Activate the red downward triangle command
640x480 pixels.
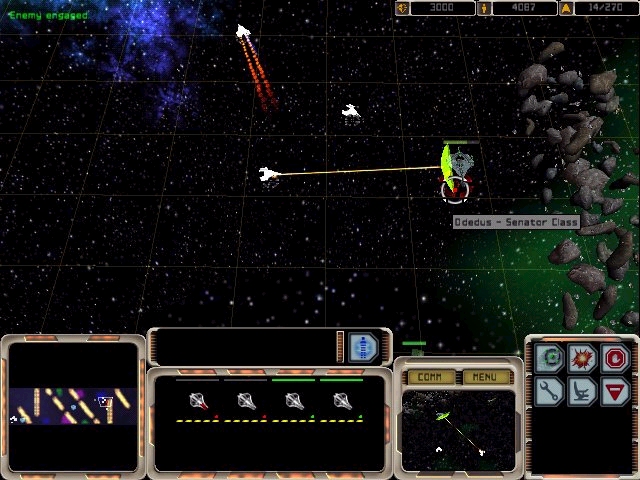[614, 390]
